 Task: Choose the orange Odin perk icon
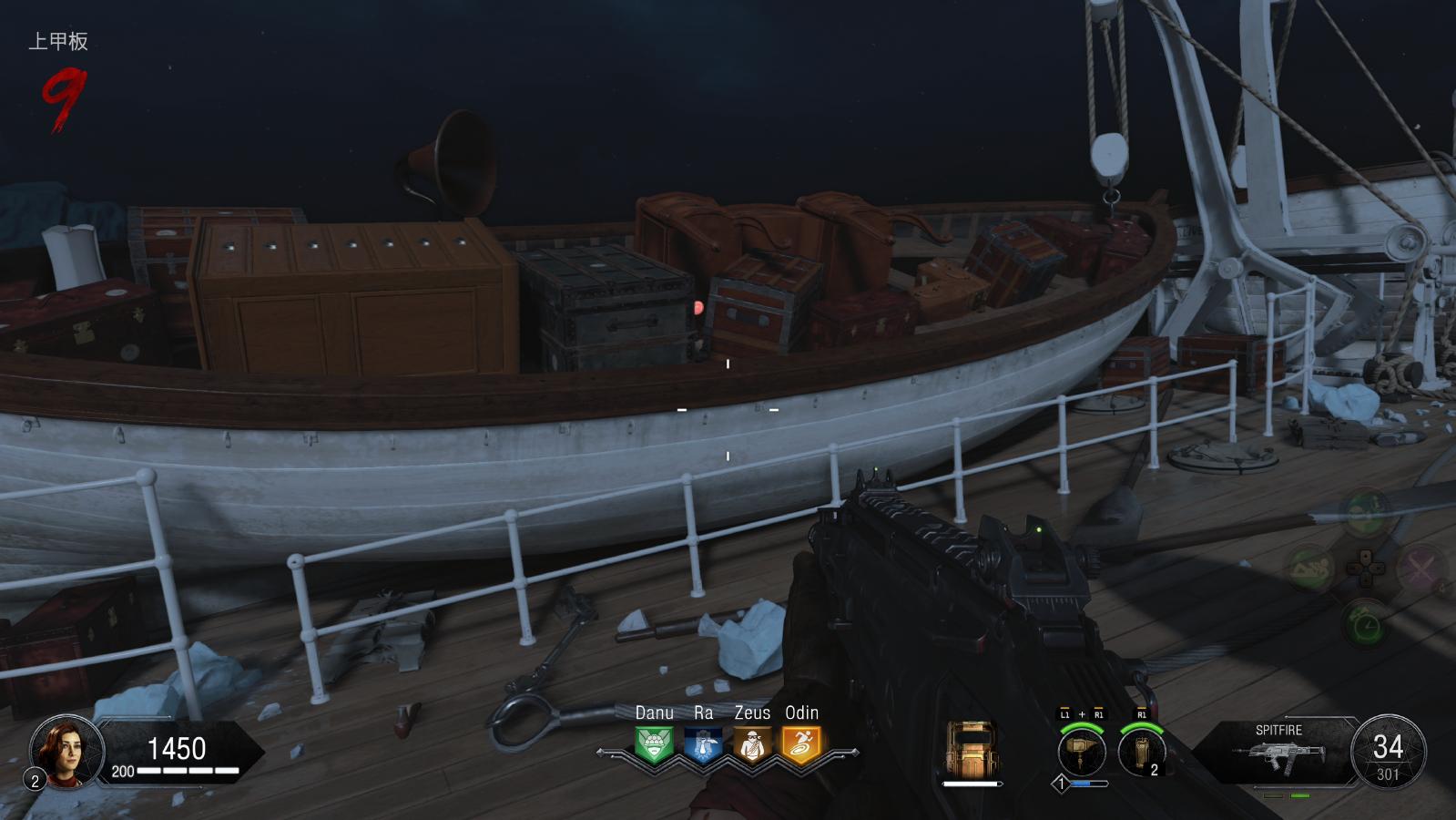point(801,744)
